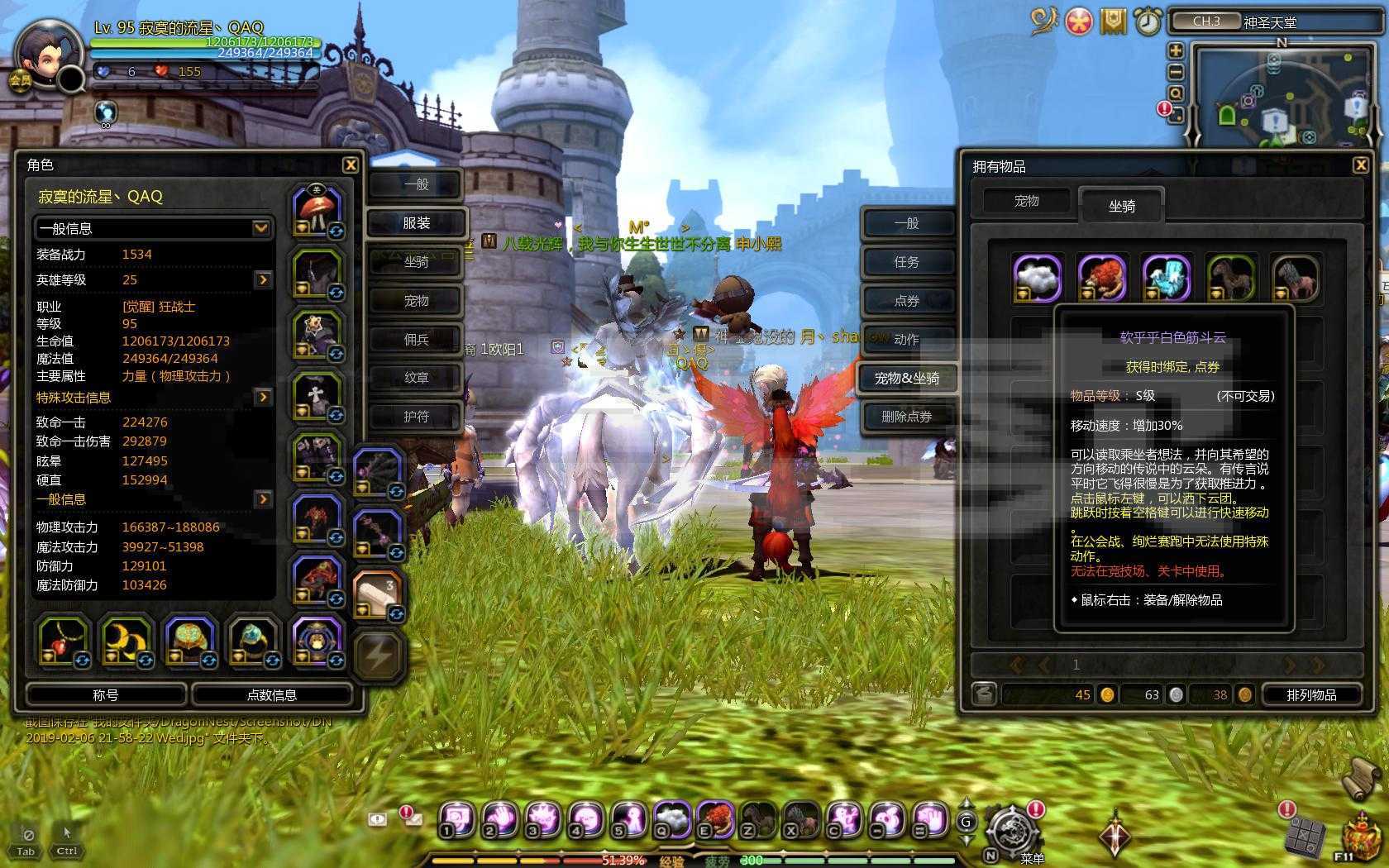Select the white cloud mount slot
This screenshot has width=1389, height=868.
pos(1038,278)
